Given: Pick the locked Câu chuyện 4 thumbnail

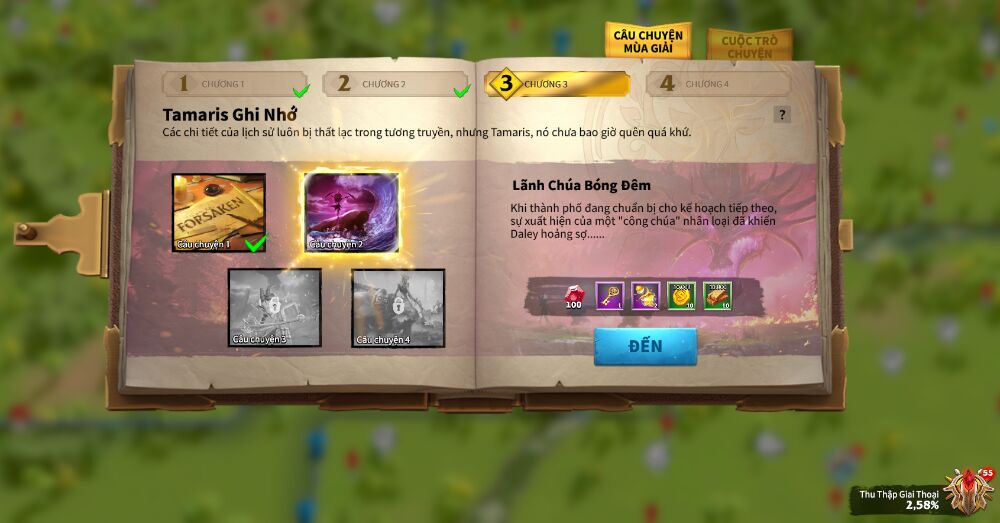Looking at the screenshot, I should click(397, 307).
